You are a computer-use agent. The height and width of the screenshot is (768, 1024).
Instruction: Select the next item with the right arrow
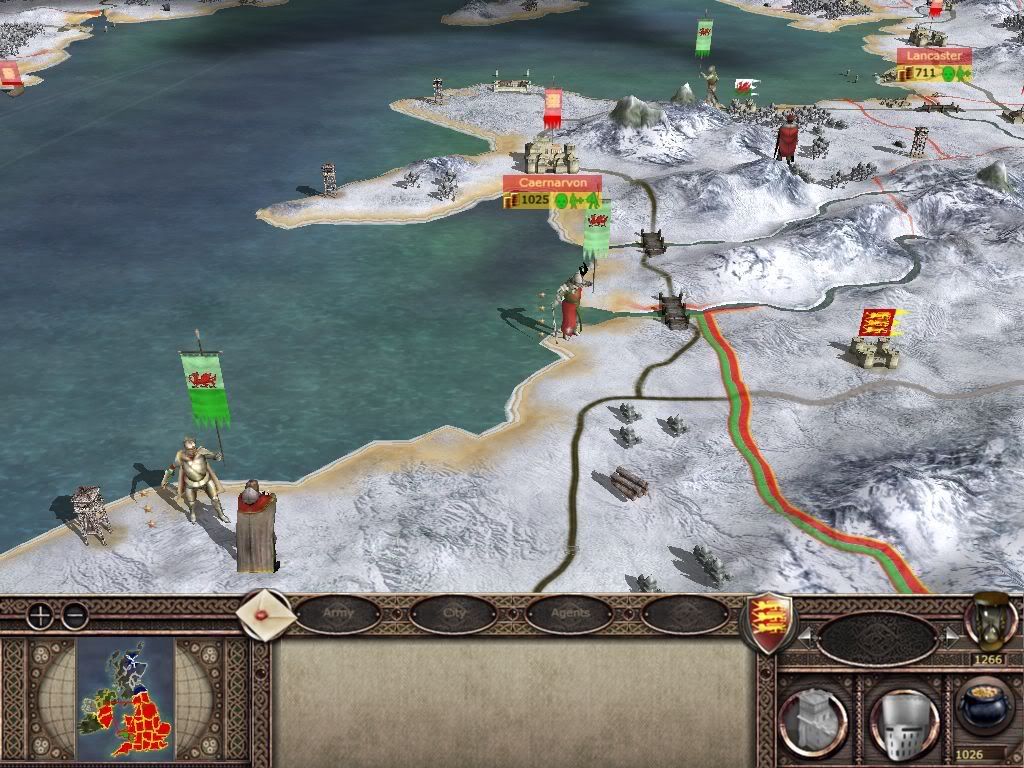tap(950, 635)
